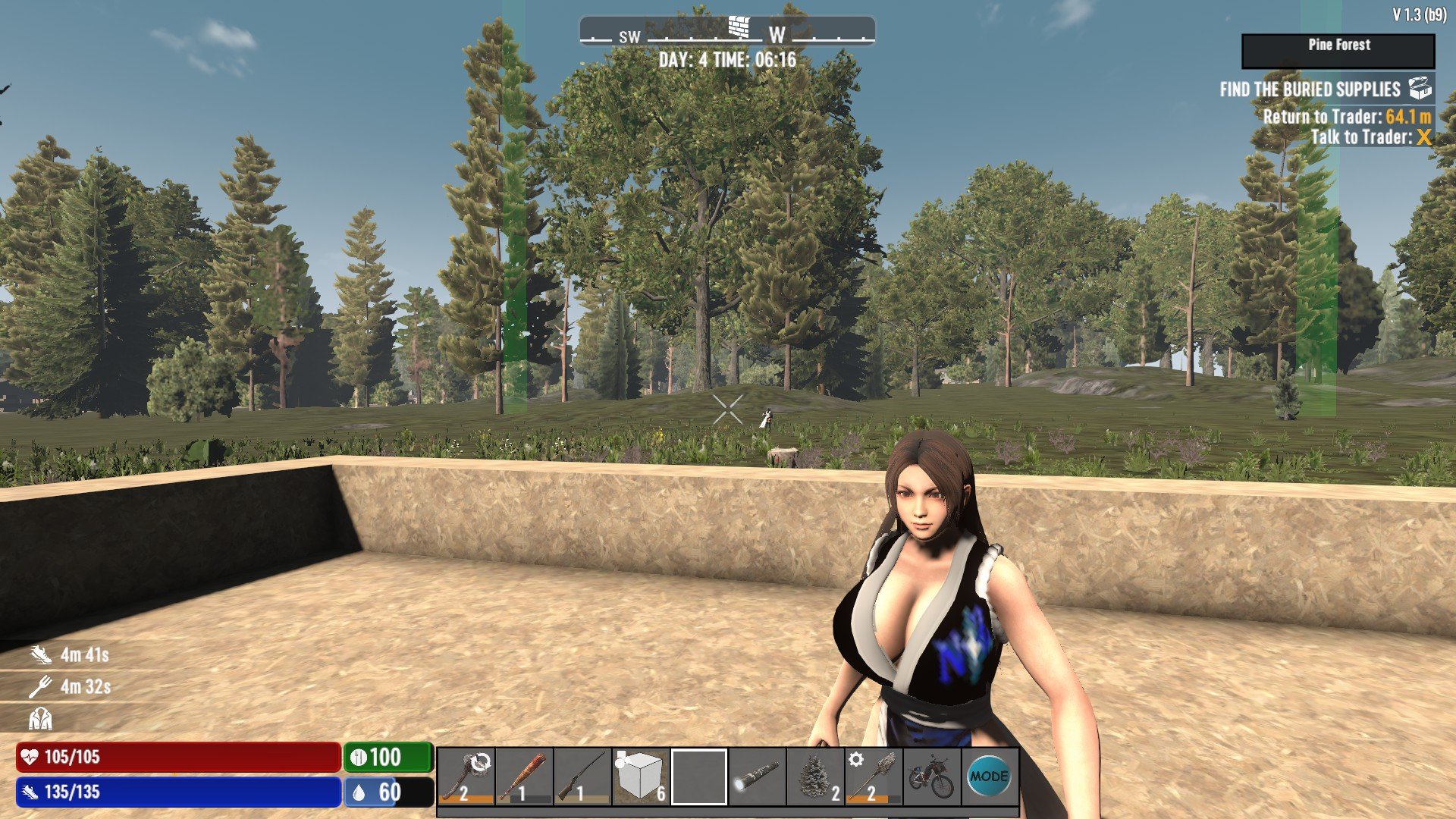The image size is (1456, 819).
Task: Click the fork and wrench buff icon
Action: [x=40, y=687]
